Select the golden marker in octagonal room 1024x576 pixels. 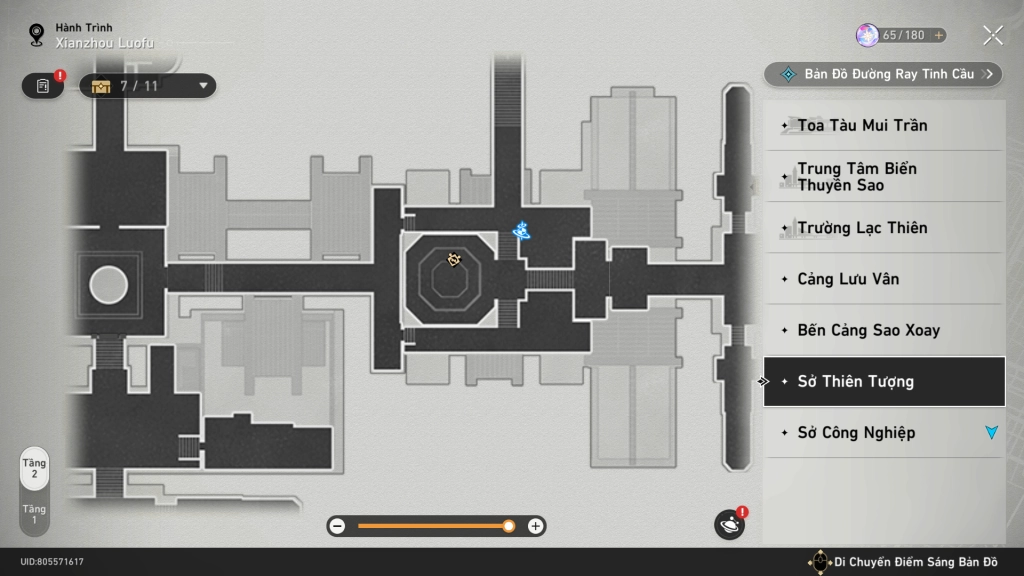point(454,260)
